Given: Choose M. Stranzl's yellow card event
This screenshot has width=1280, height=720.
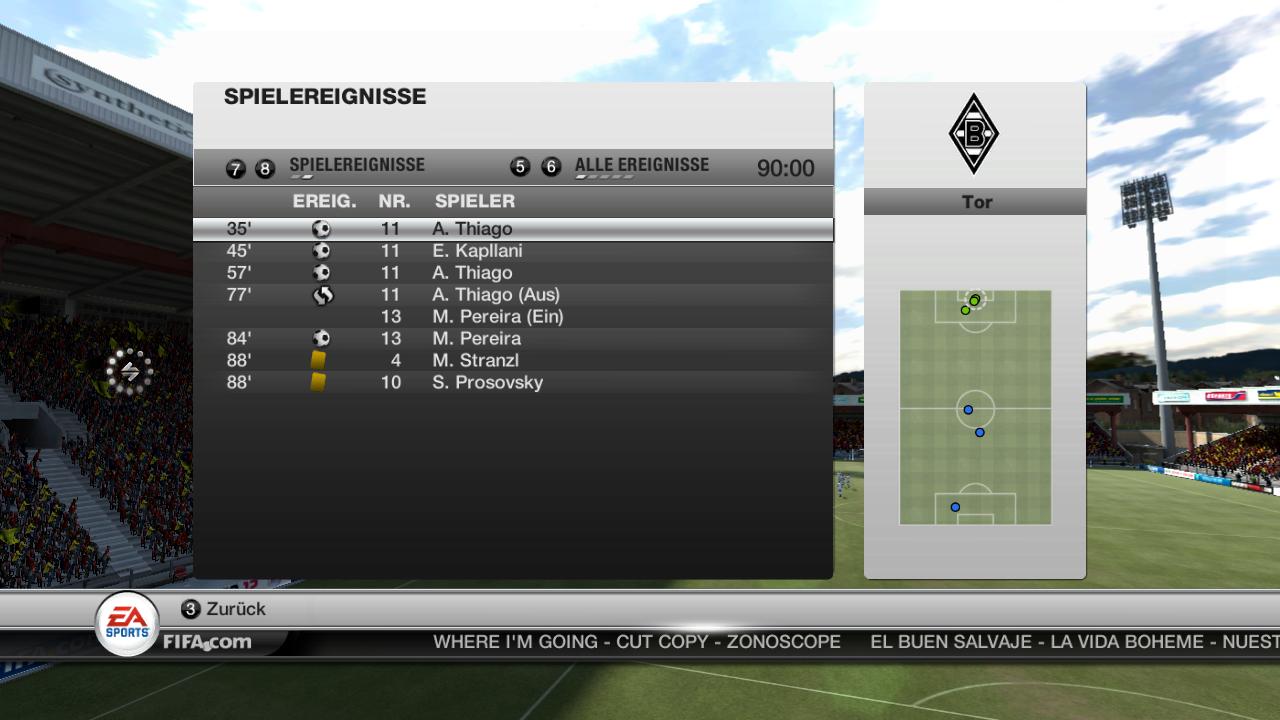Looking at the screenshot, I should [512, 361].
